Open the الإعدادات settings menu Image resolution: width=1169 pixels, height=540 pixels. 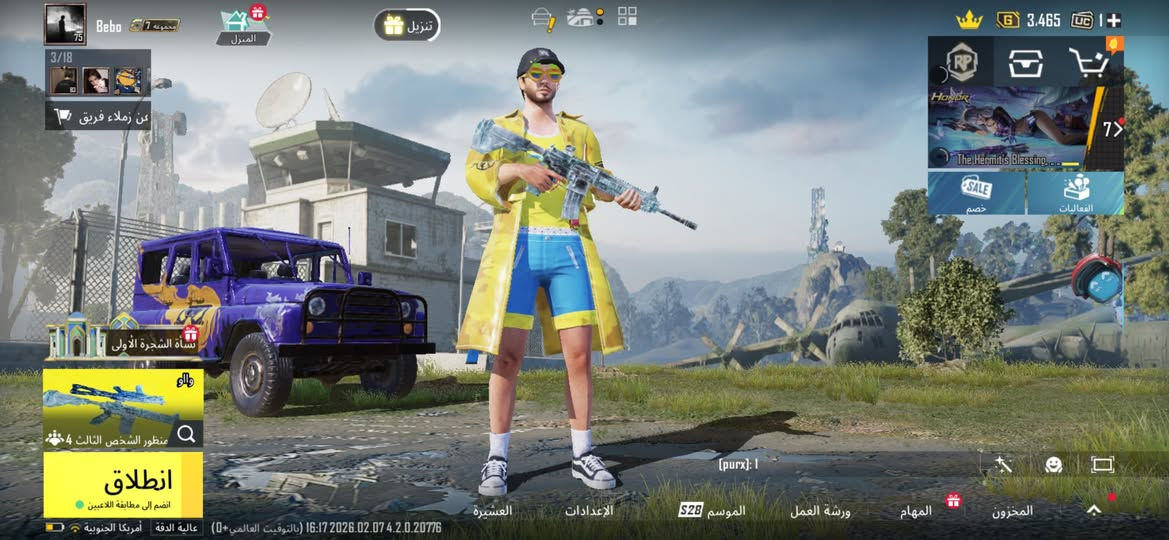coord(589,511)
